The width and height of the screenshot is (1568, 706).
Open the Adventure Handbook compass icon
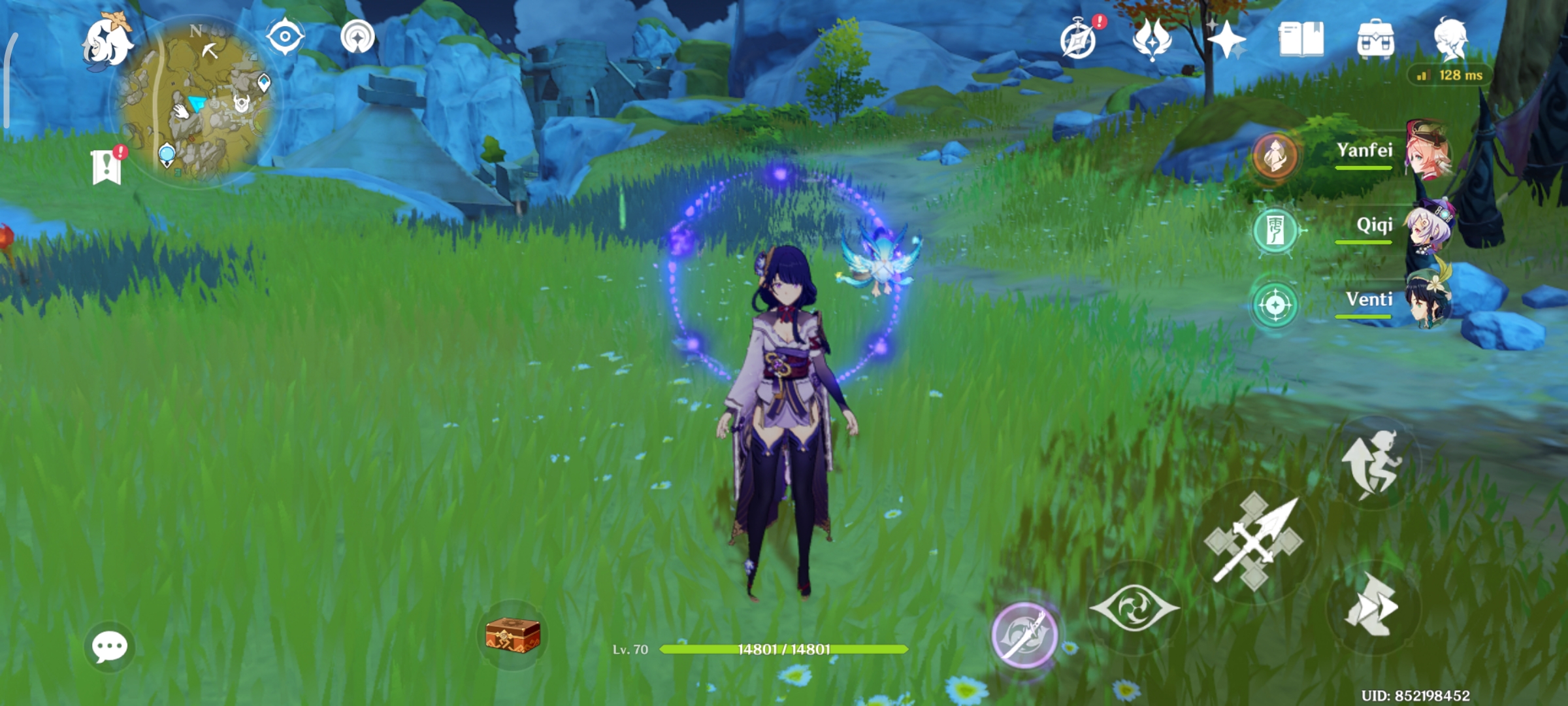click(1078, 39)
